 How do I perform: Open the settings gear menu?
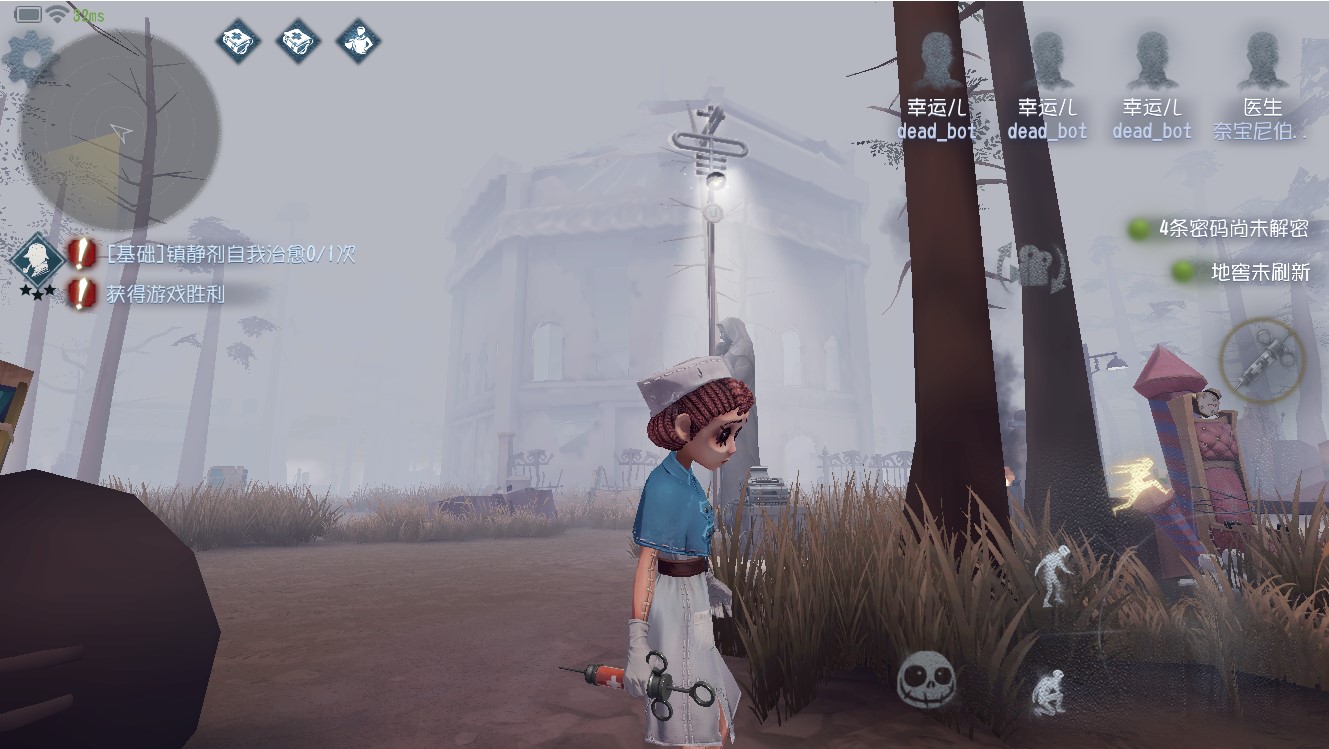coord(31,58)
